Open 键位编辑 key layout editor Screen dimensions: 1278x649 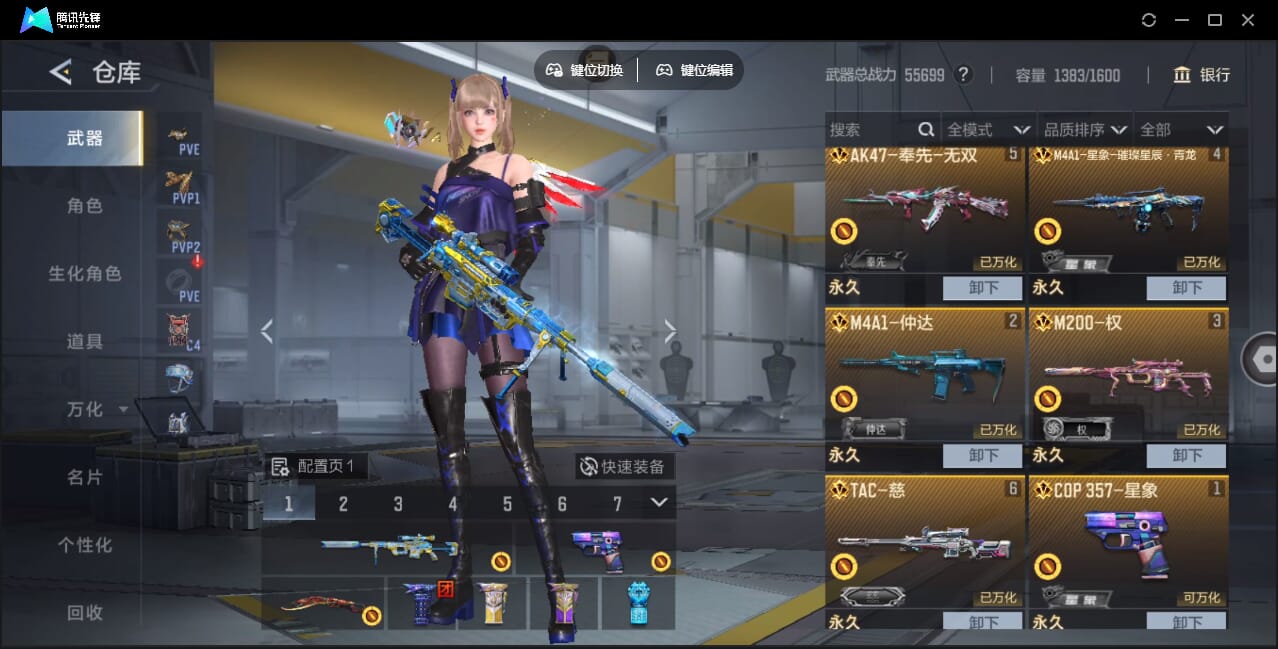tap(695, 70)
